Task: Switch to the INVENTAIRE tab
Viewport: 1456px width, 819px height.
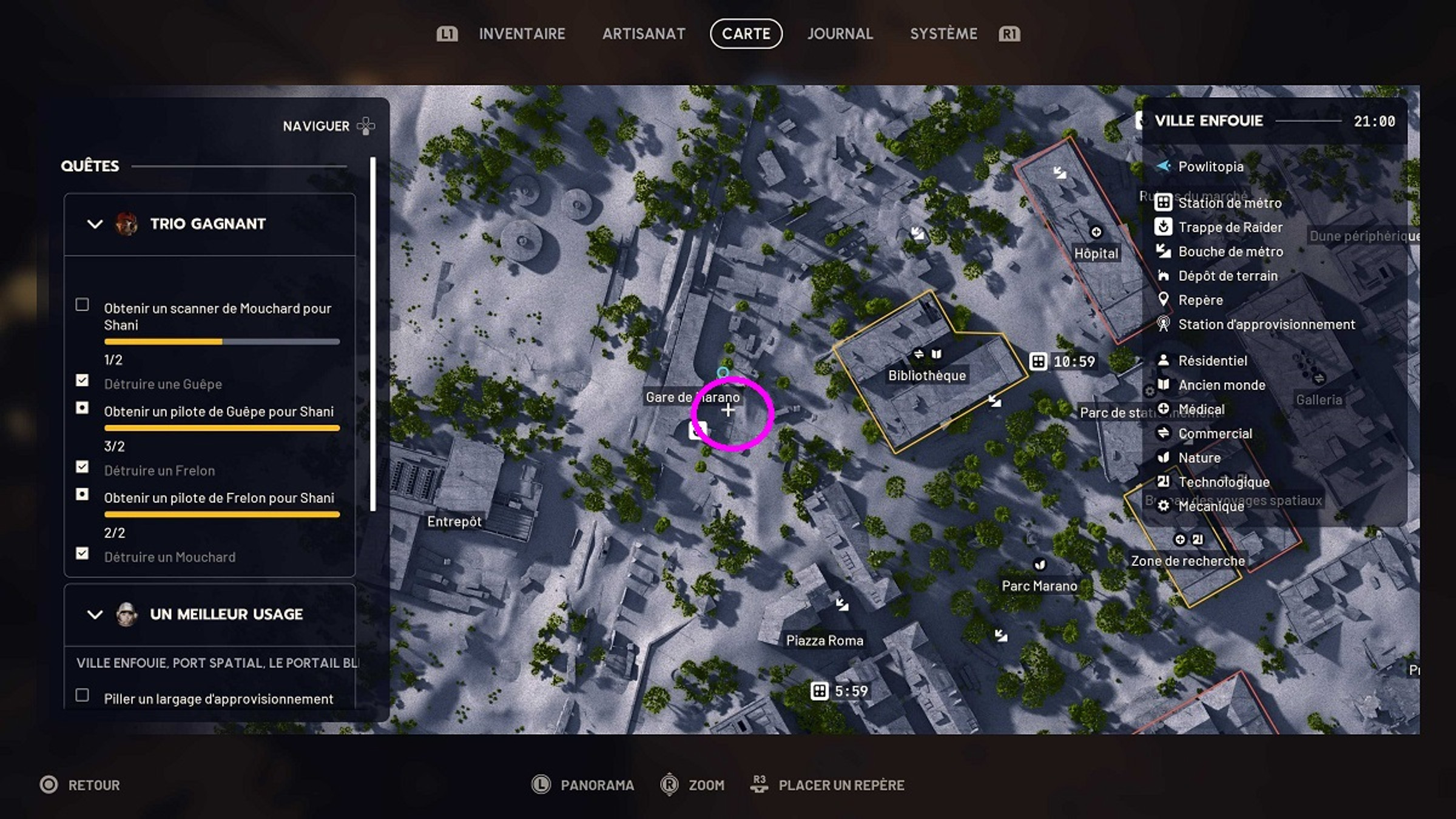Action: 522,34
